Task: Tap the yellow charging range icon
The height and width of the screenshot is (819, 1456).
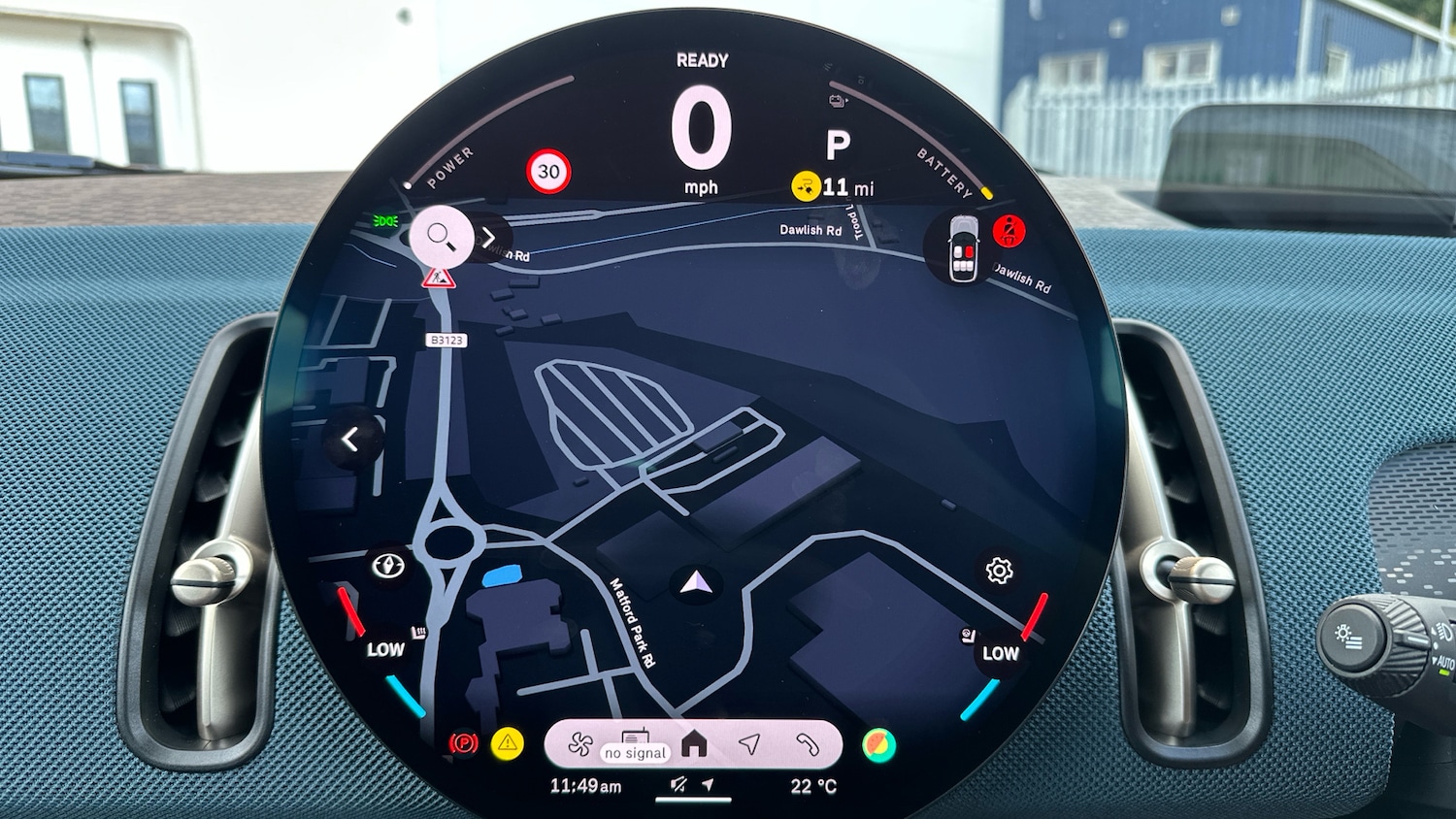Action: point(806,185)
